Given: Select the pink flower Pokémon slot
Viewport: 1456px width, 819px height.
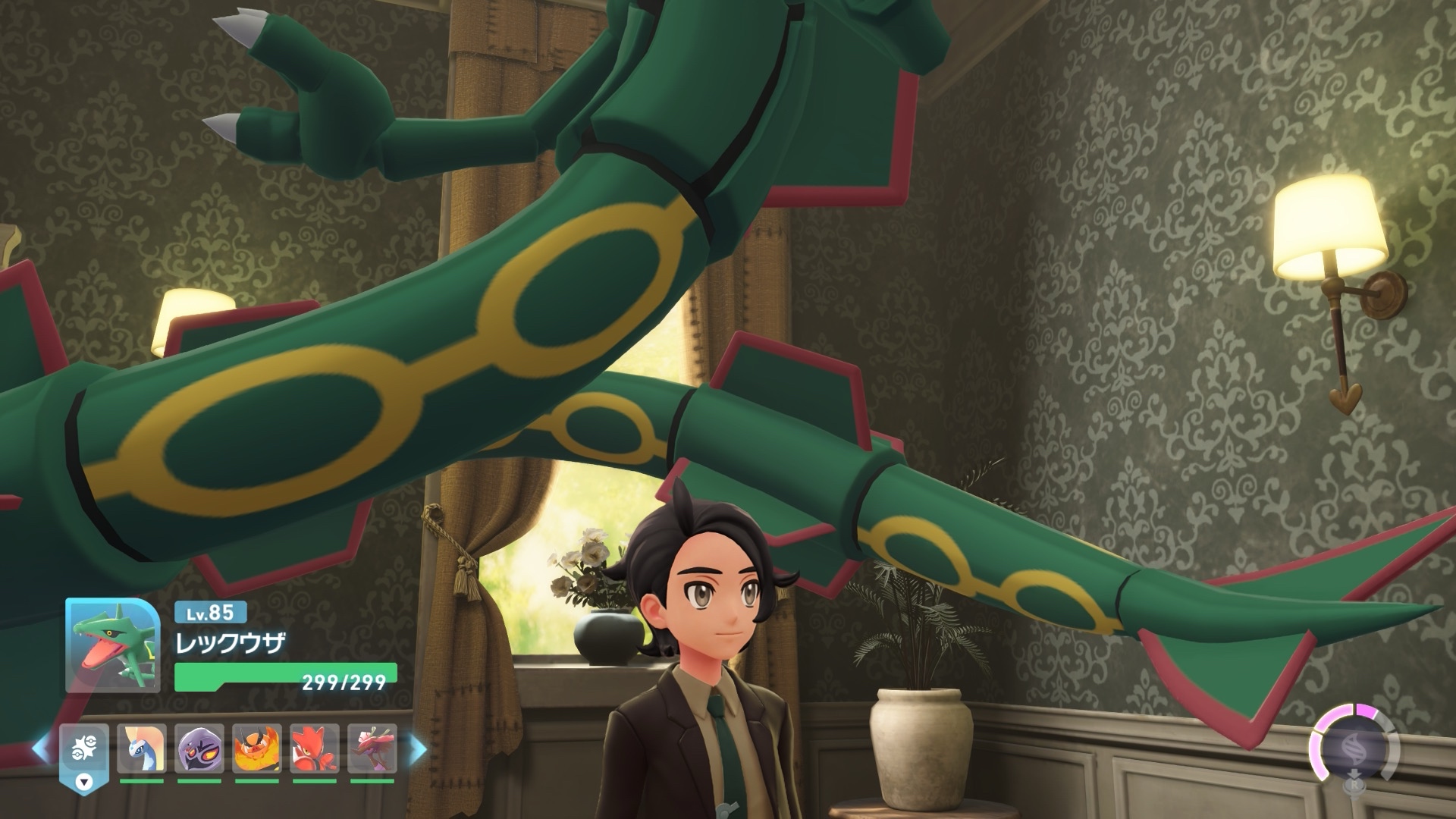Looking at the screenshot, I should tap(372, 749).
